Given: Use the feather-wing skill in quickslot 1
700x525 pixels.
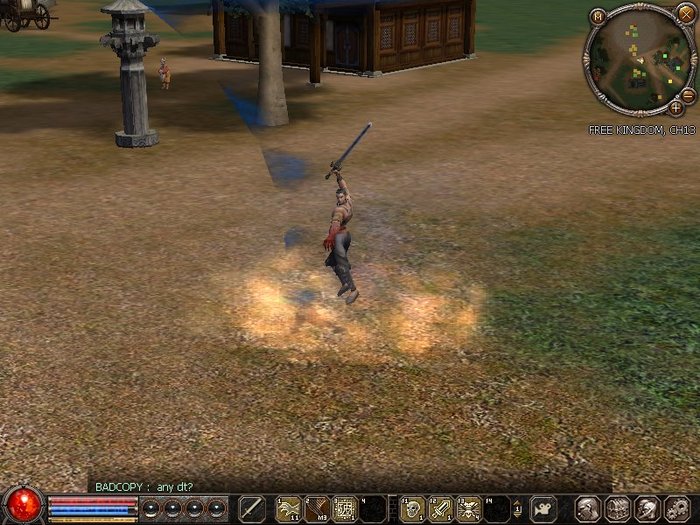Looking at the screenshot, I should pyautogui.click(x=289, y=508).
